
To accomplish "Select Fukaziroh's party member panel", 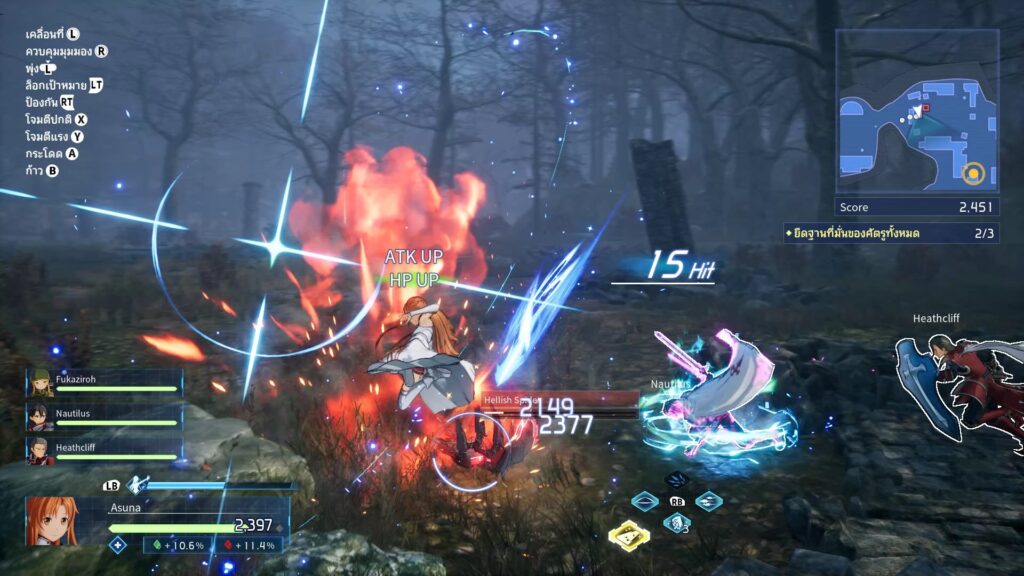I will (x=104, y=383).
